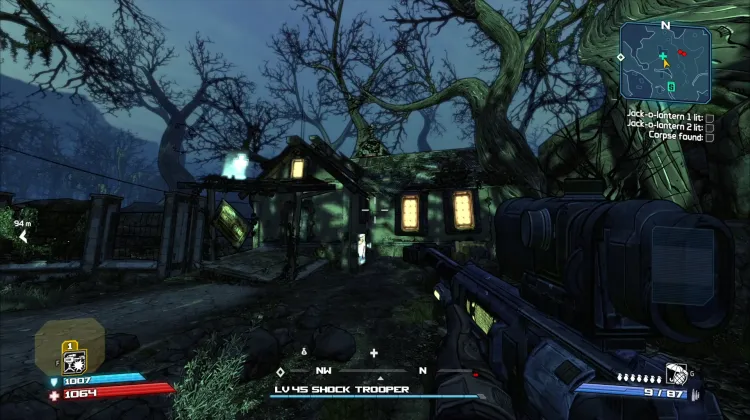
Task: Select the green dollar vendor marker on minimap
Action: [671, 87]
